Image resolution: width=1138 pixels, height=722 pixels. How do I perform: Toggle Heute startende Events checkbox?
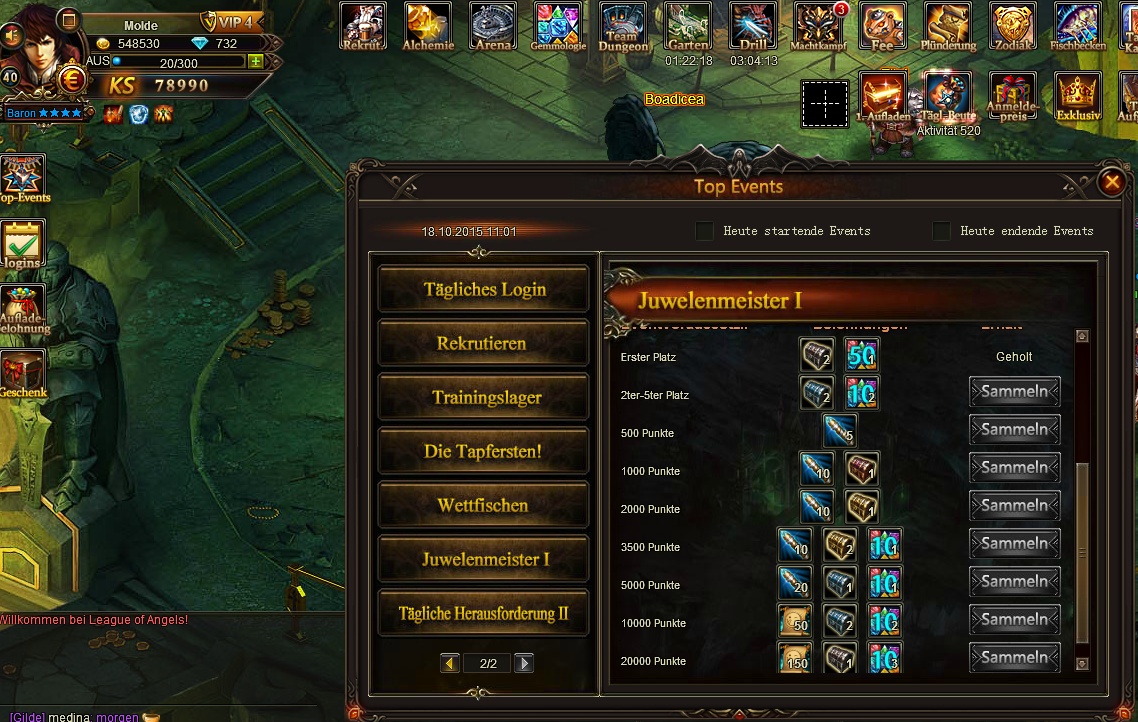point(705,231)
